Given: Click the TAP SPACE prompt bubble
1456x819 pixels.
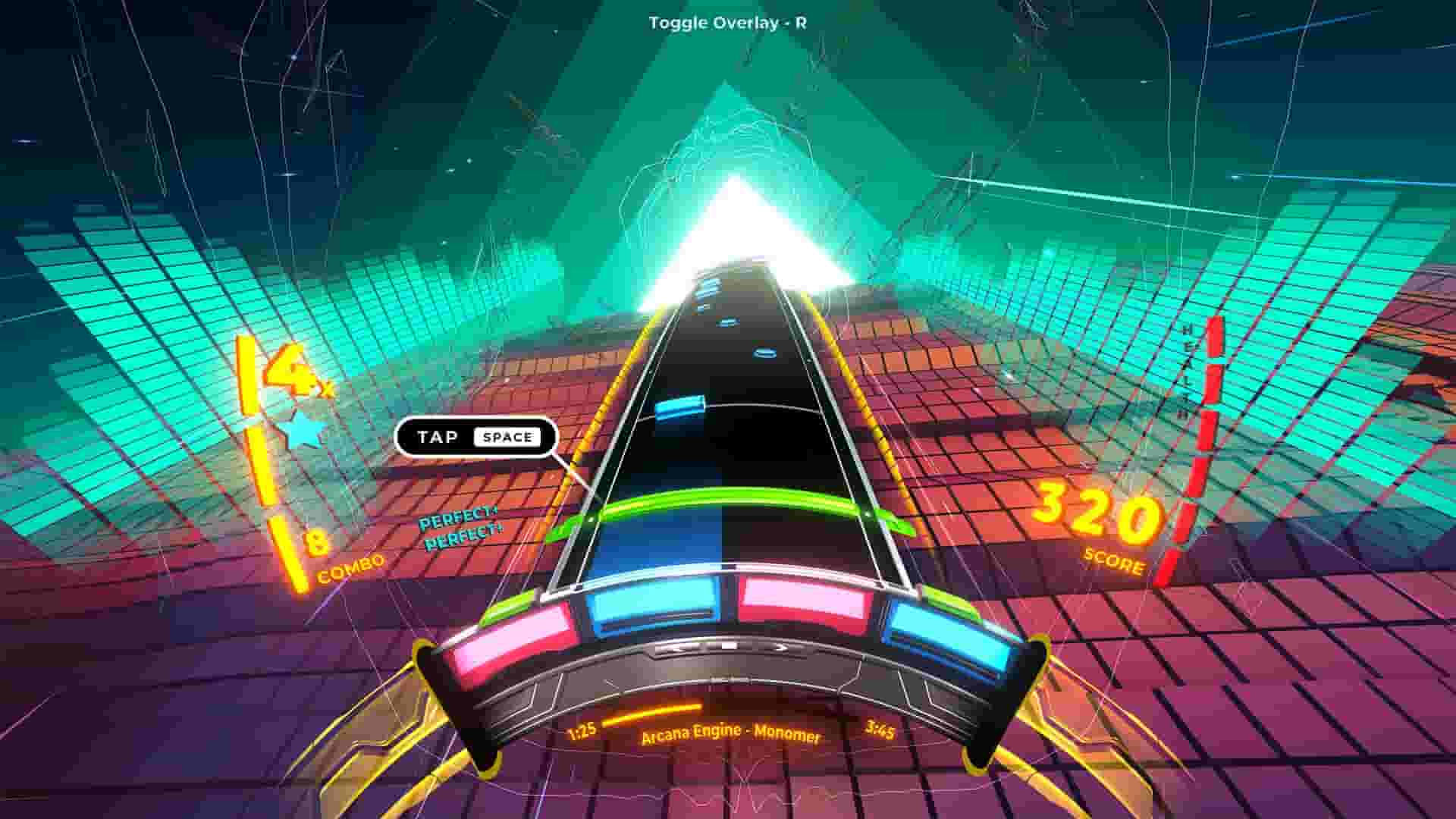Looking at the screenshot, I should [x=476, y=436].
